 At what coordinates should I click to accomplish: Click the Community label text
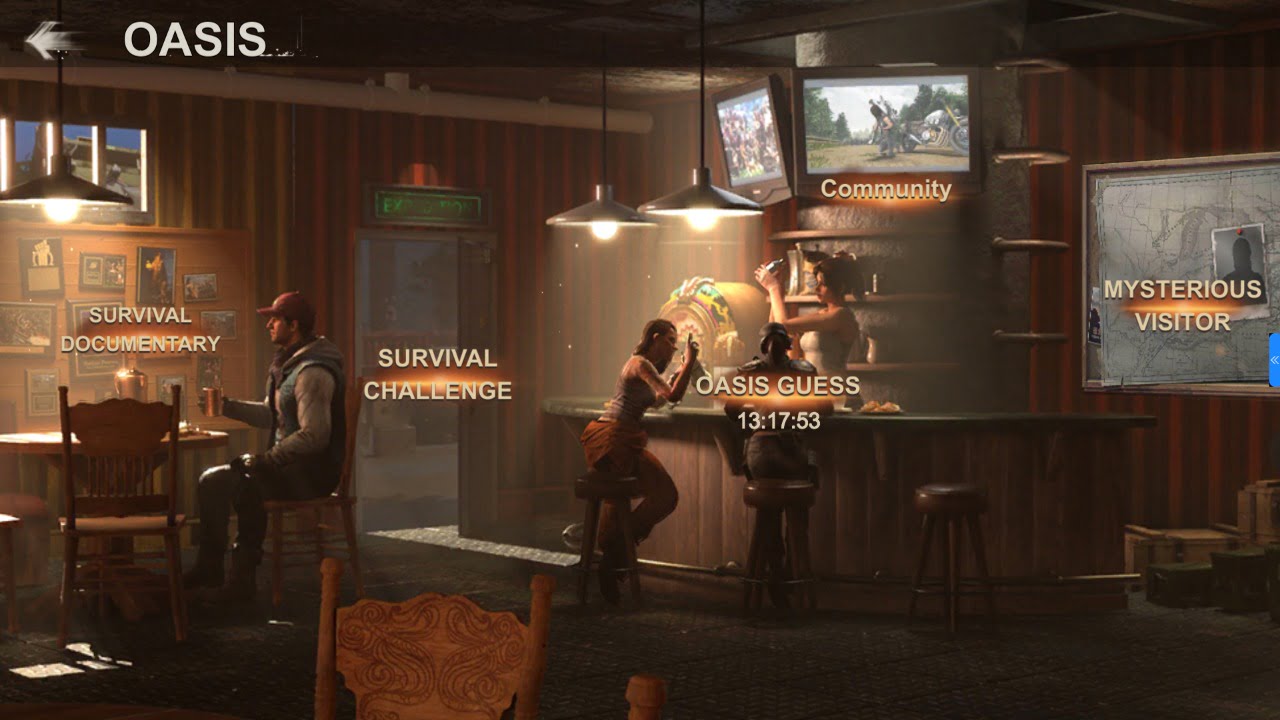point(886,190)
